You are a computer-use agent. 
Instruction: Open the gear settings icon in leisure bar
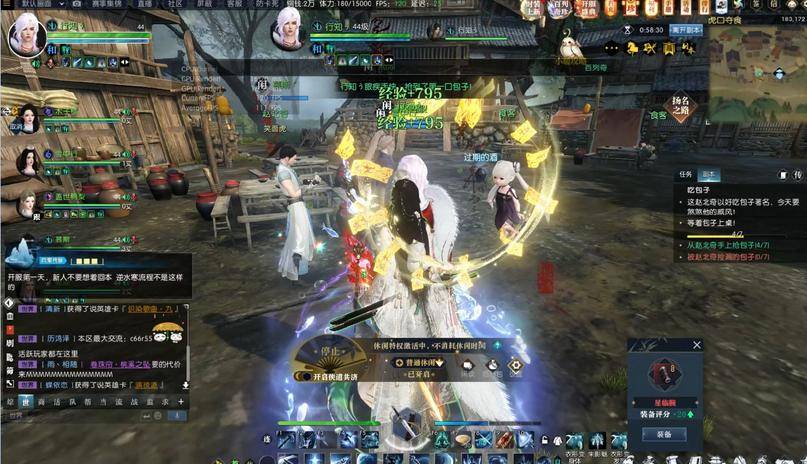point(515,366)
